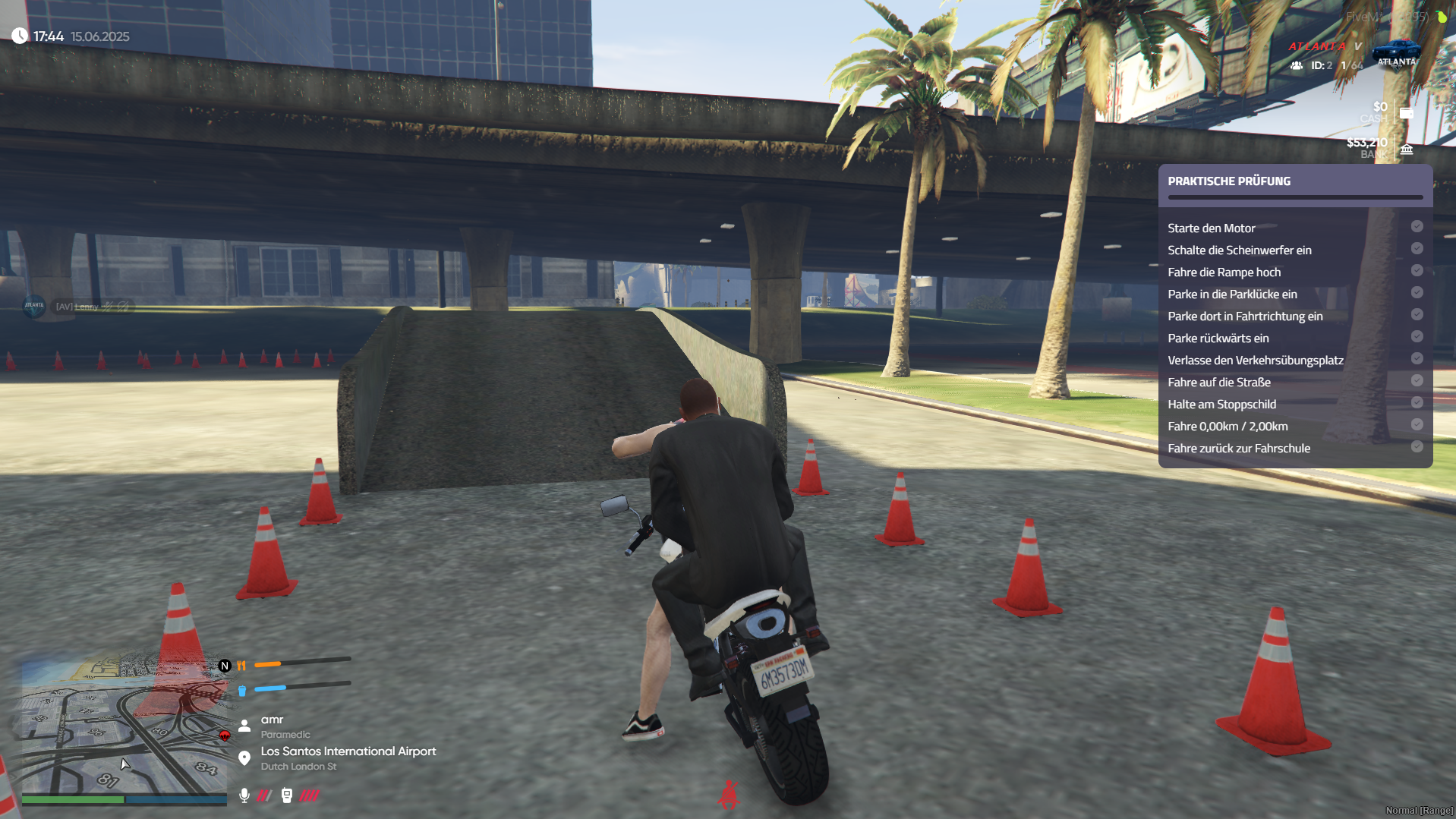This screenshot has width=1456, height=819.
Task: Click the player profile icon beside 'amr'
Action: [244, 726]
